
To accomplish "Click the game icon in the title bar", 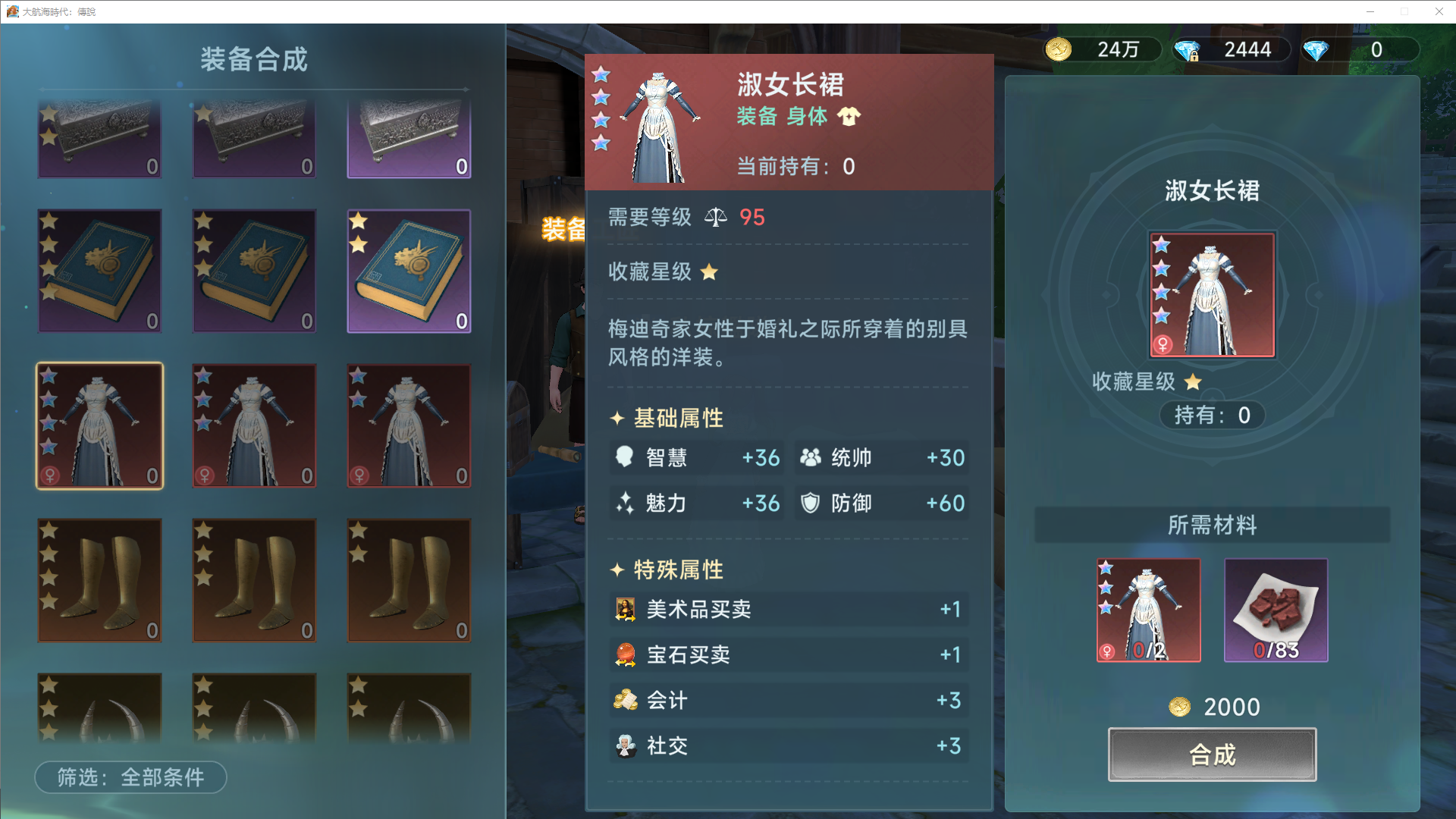I will click(14, 11).
